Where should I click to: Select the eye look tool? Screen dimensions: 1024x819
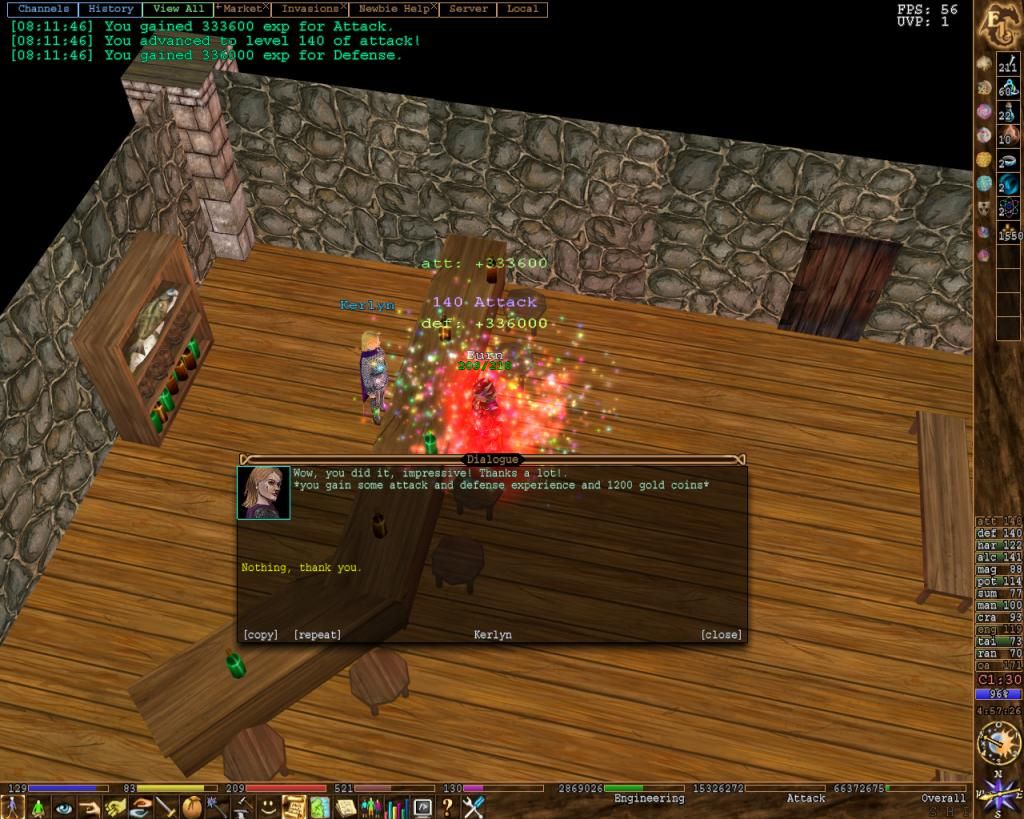click(64, 807)
